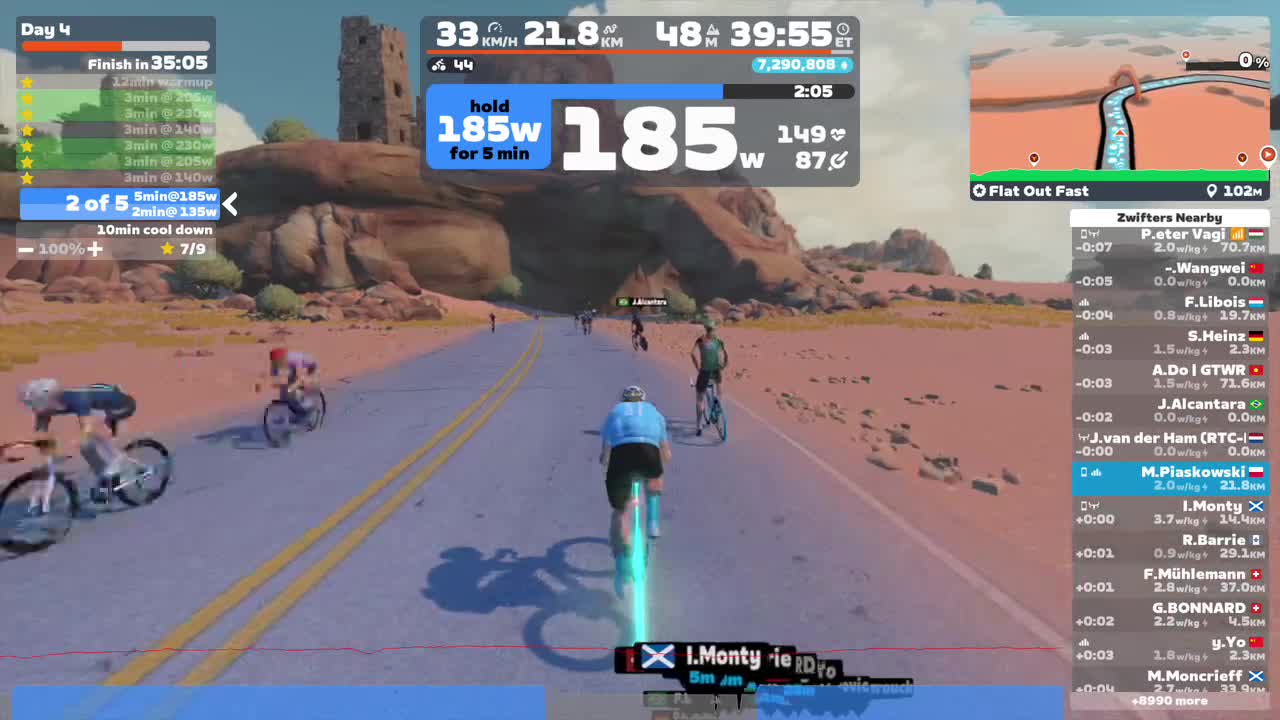The width and height of the screenshot is (1280, 720).
Task: Click the elevation mountain icon next to 48 M
Action: (x=715, y=30)
